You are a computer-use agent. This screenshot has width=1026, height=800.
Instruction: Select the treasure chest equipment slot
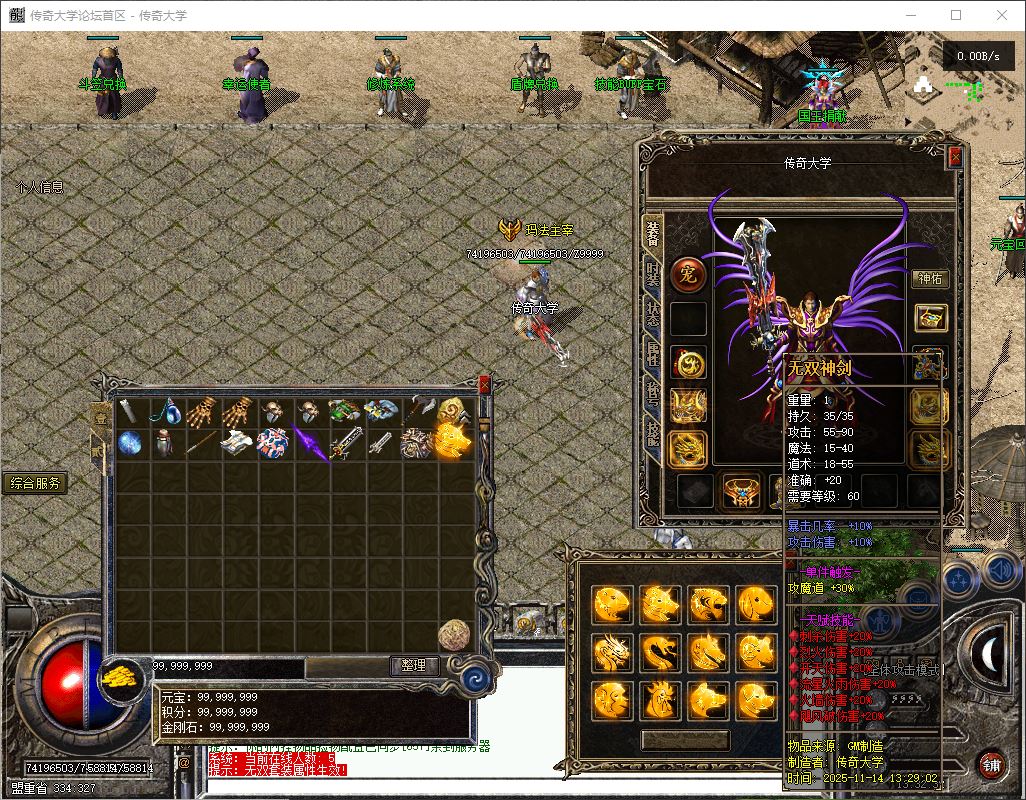coord(930,319)
